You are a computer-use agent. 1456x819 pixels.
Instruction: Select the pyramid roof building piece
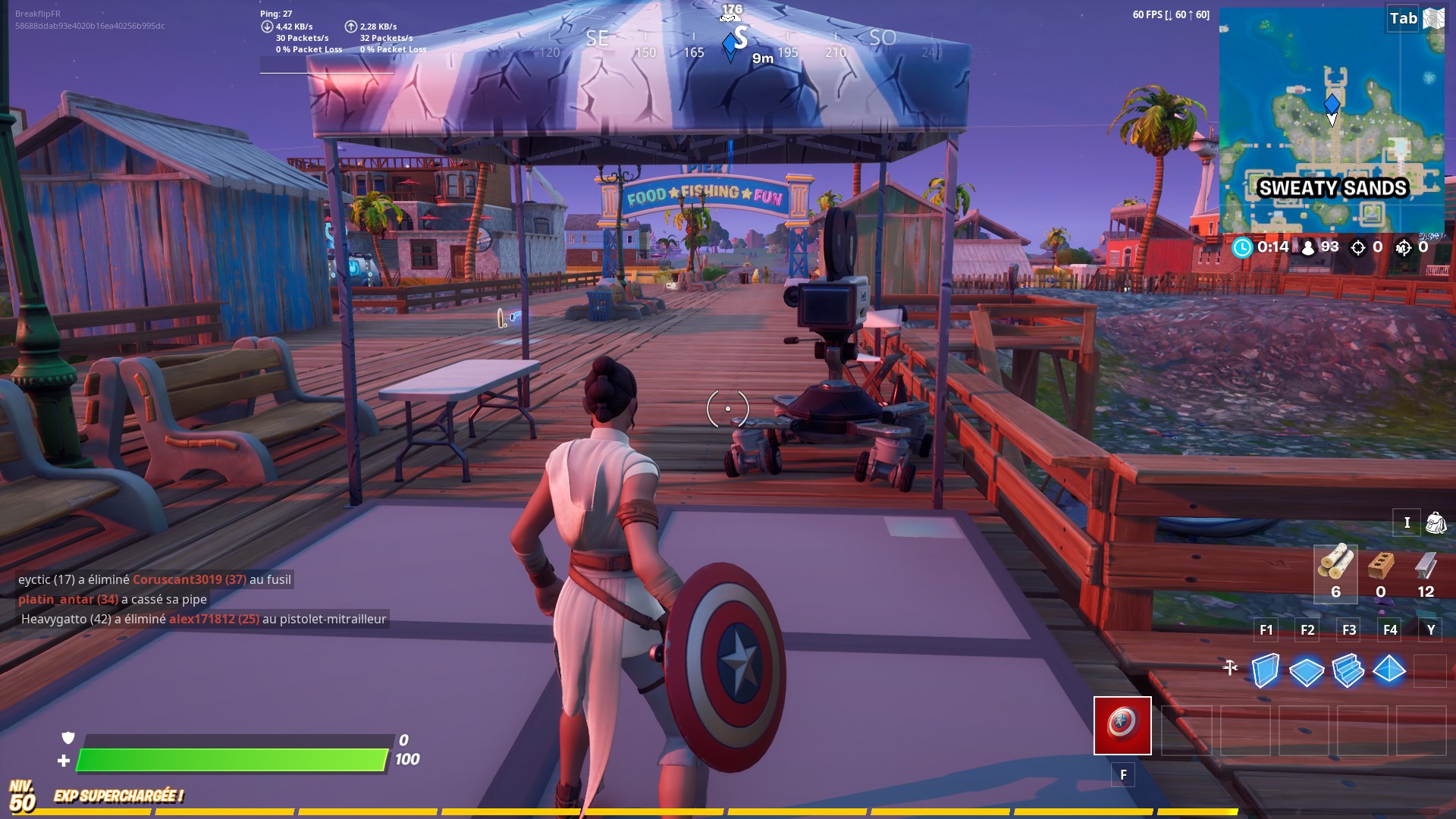coord(1389,670)
